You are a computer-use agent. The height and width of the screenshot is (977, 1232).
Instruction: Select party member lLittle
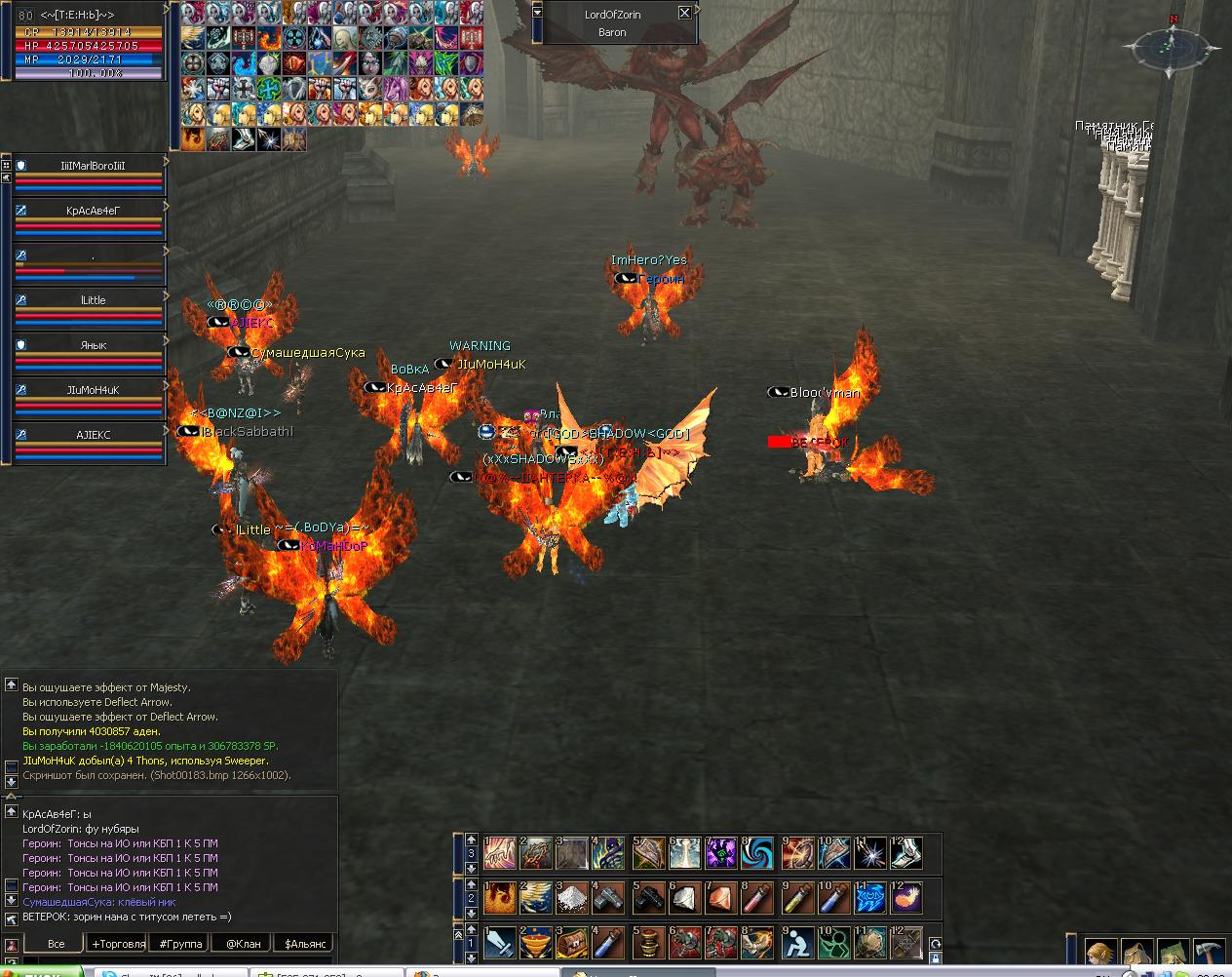pos(93,300)
